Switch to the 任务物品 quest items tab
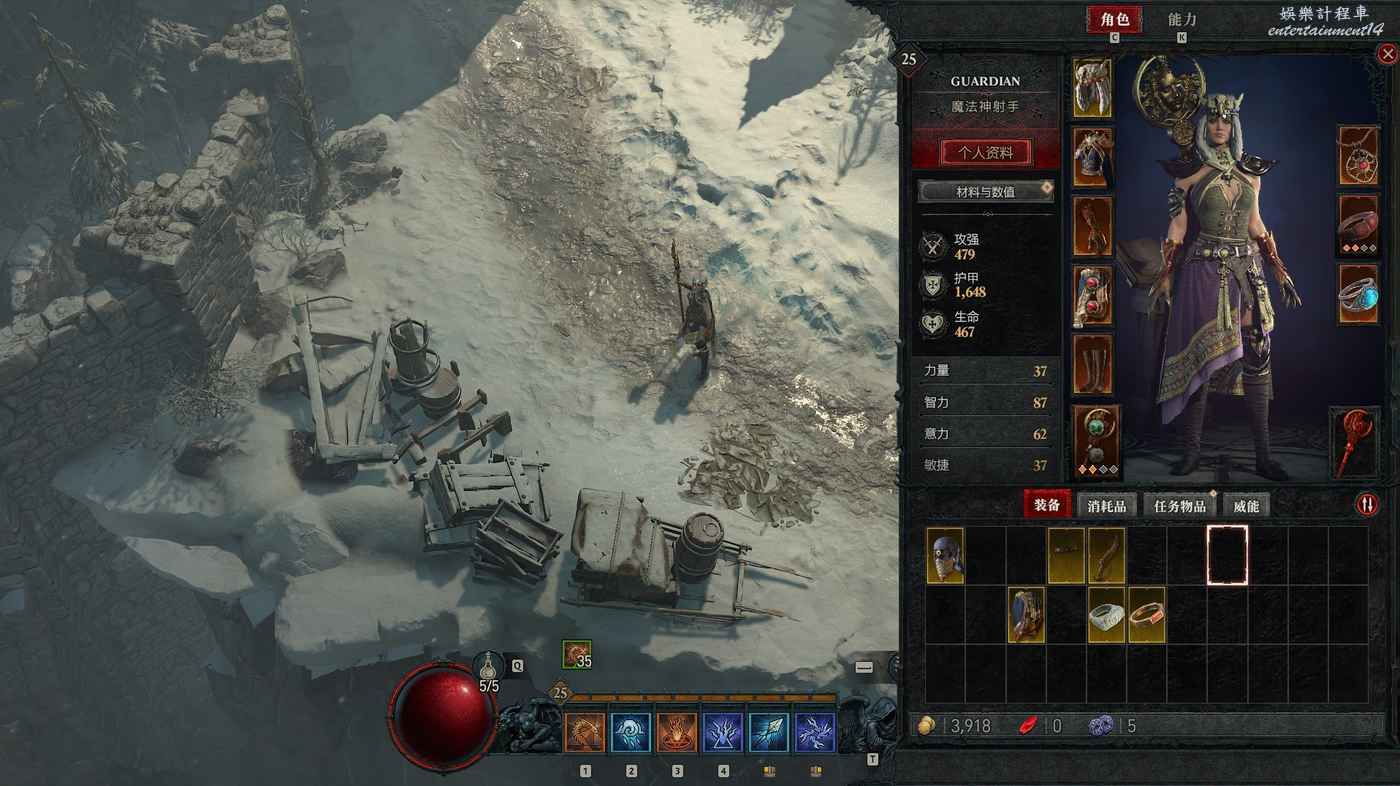Screen dimensions: 1400x786 point(1179,506)
